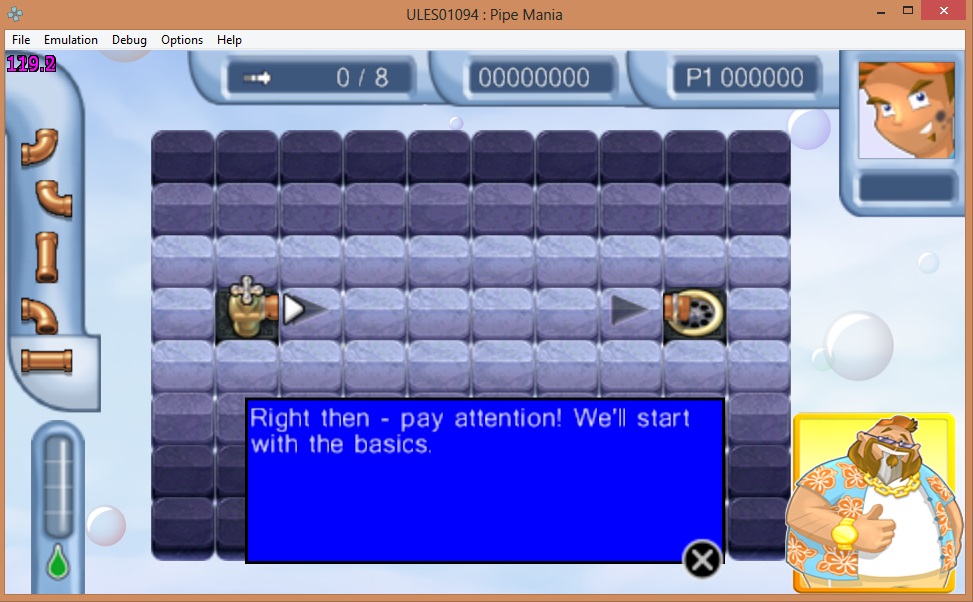Open the Debug menu
Image resolution: width=973 pixels, height=602 pixels.
tap(129, 40)
